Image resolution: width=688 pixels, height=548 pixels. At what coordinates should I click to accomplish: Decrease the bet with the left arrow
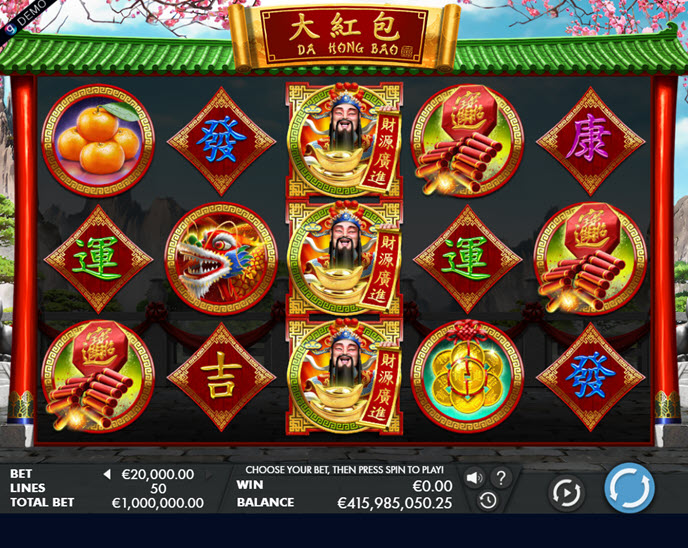coord(107,474)
